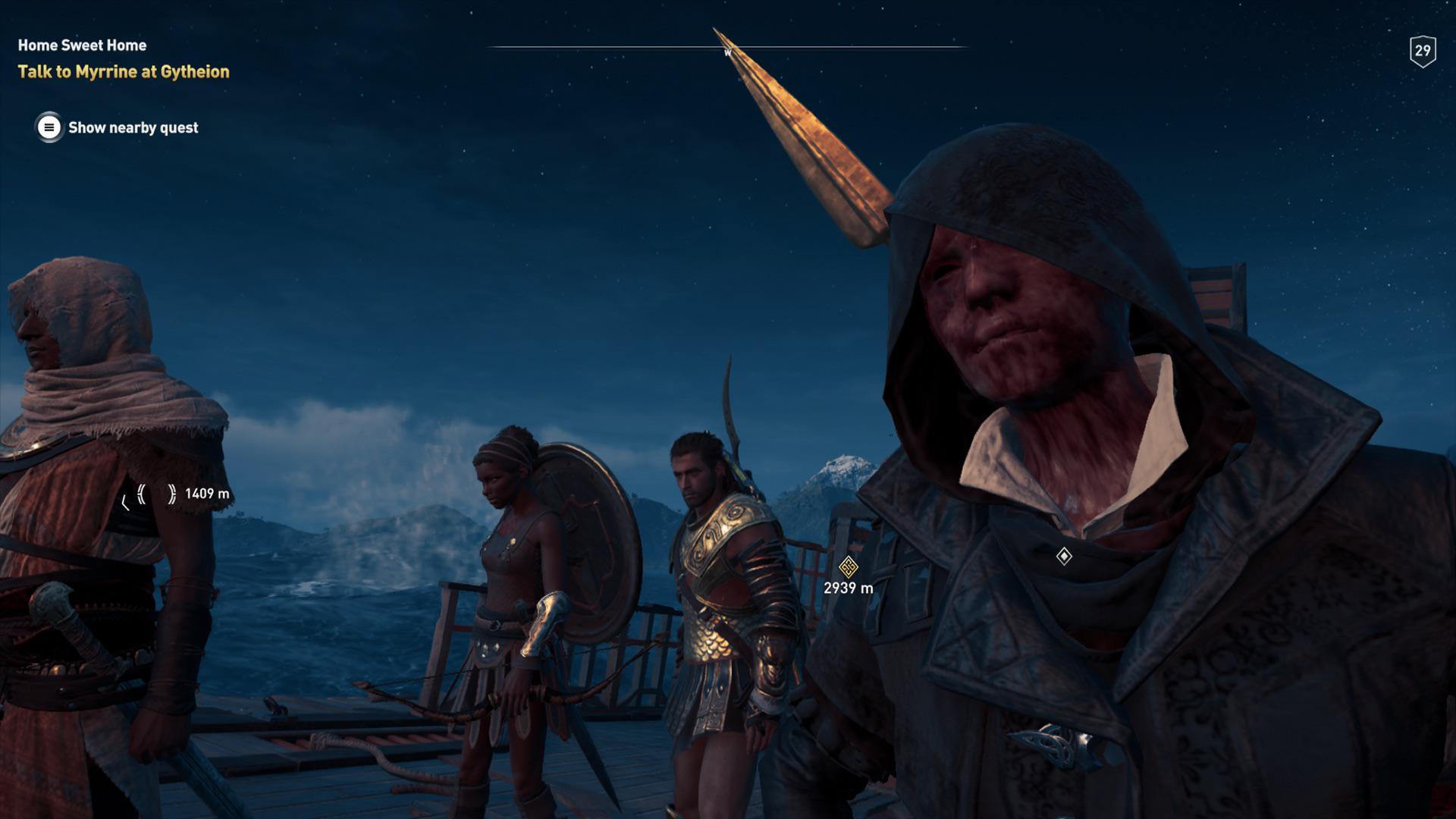Select the marker showing 1409 m

[x=156, y=494]
